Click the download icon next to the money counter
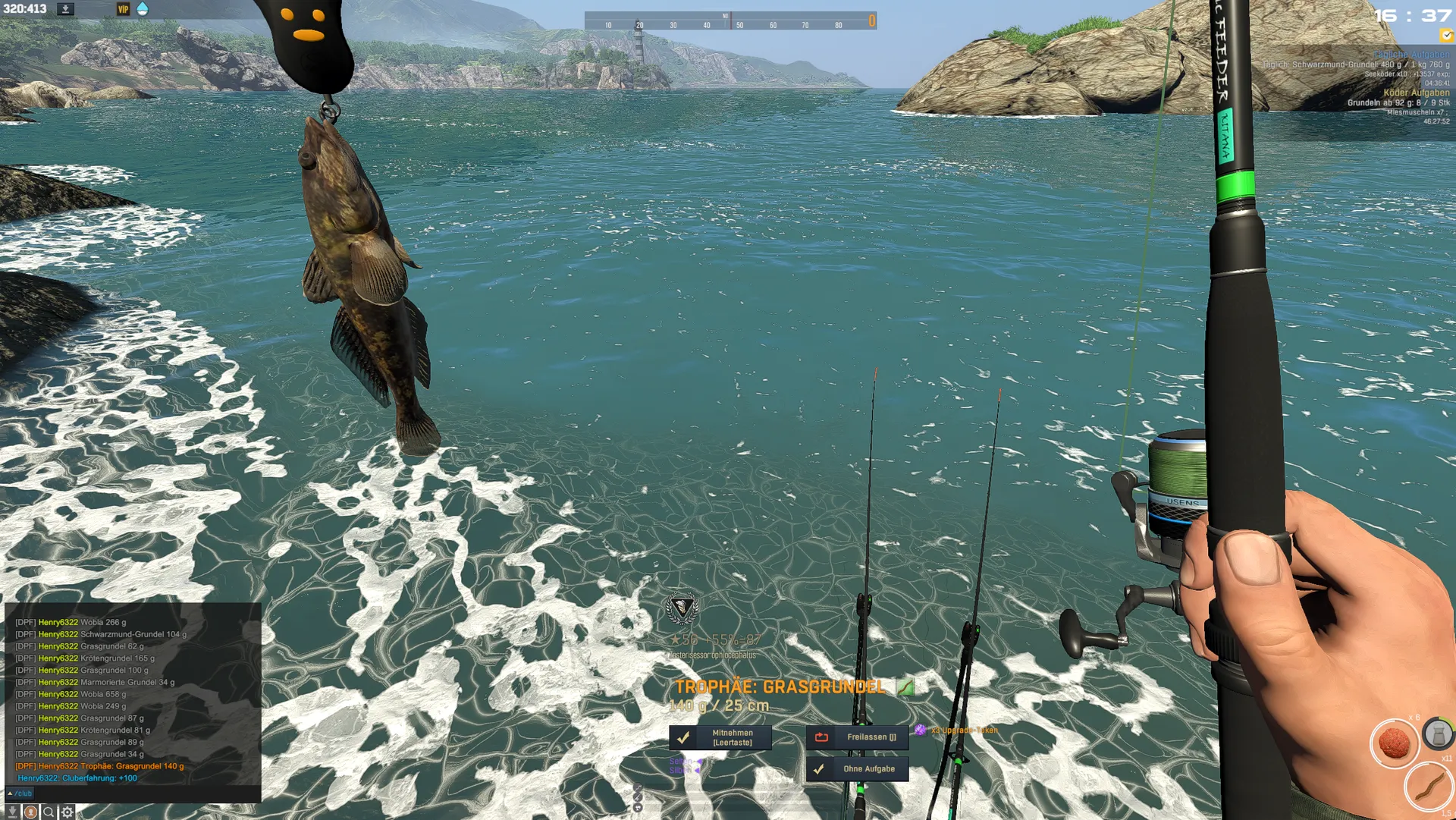Screen dimensions: 1456x820 click(66, 9)
